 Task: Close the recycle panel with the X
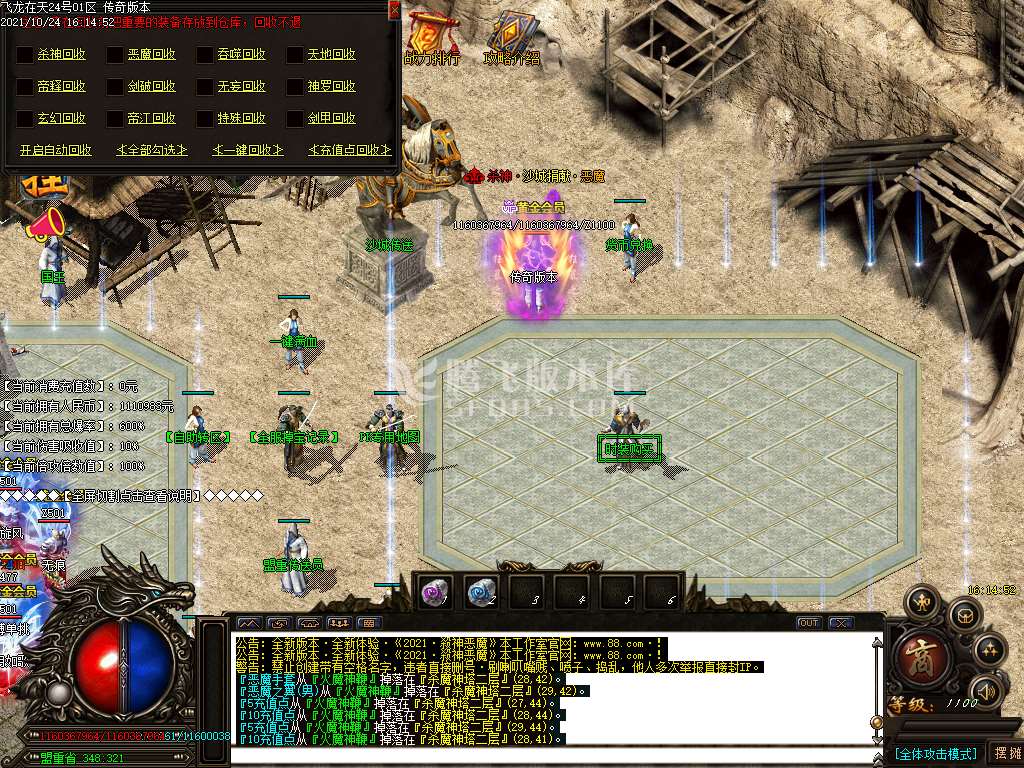394,9
